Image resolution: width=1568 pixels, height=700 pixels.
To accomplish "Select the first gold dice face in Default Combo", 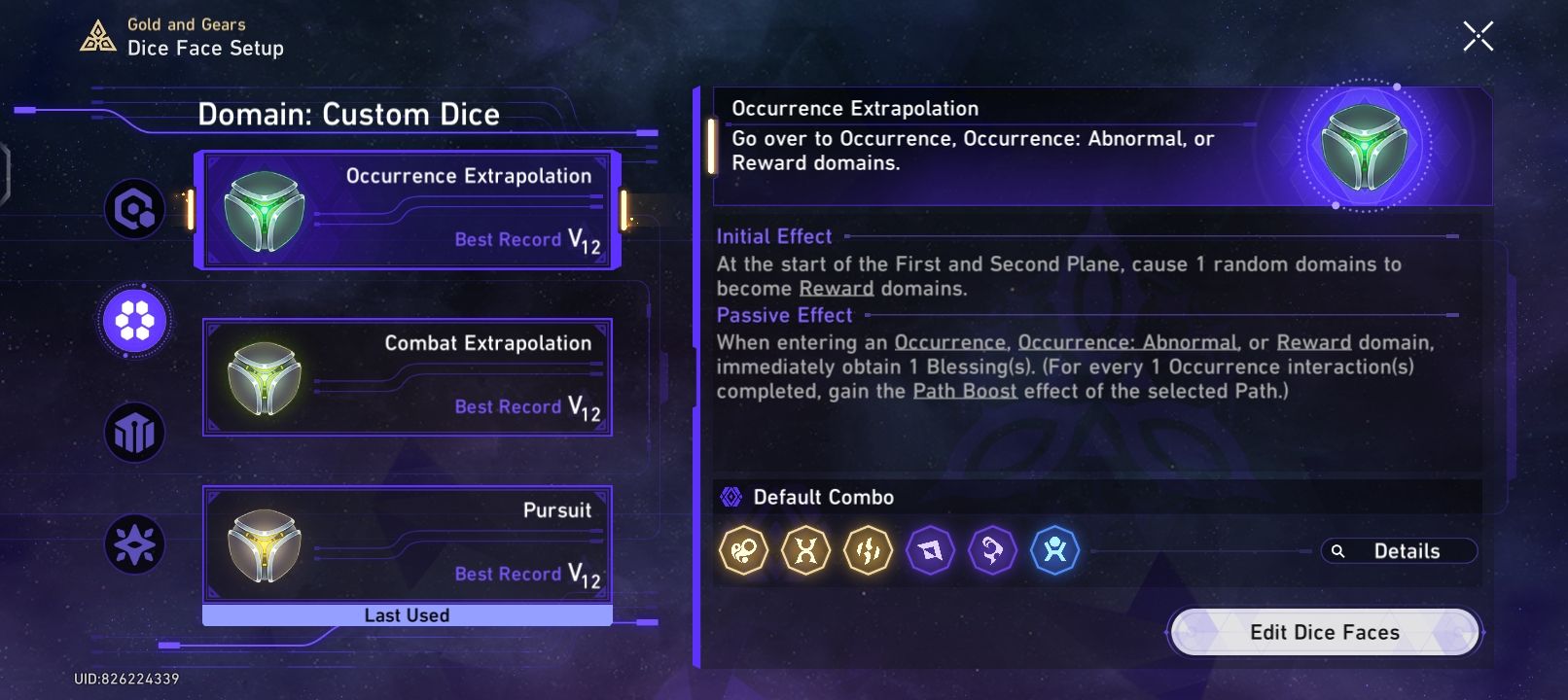I will click(x=743, y=550).
